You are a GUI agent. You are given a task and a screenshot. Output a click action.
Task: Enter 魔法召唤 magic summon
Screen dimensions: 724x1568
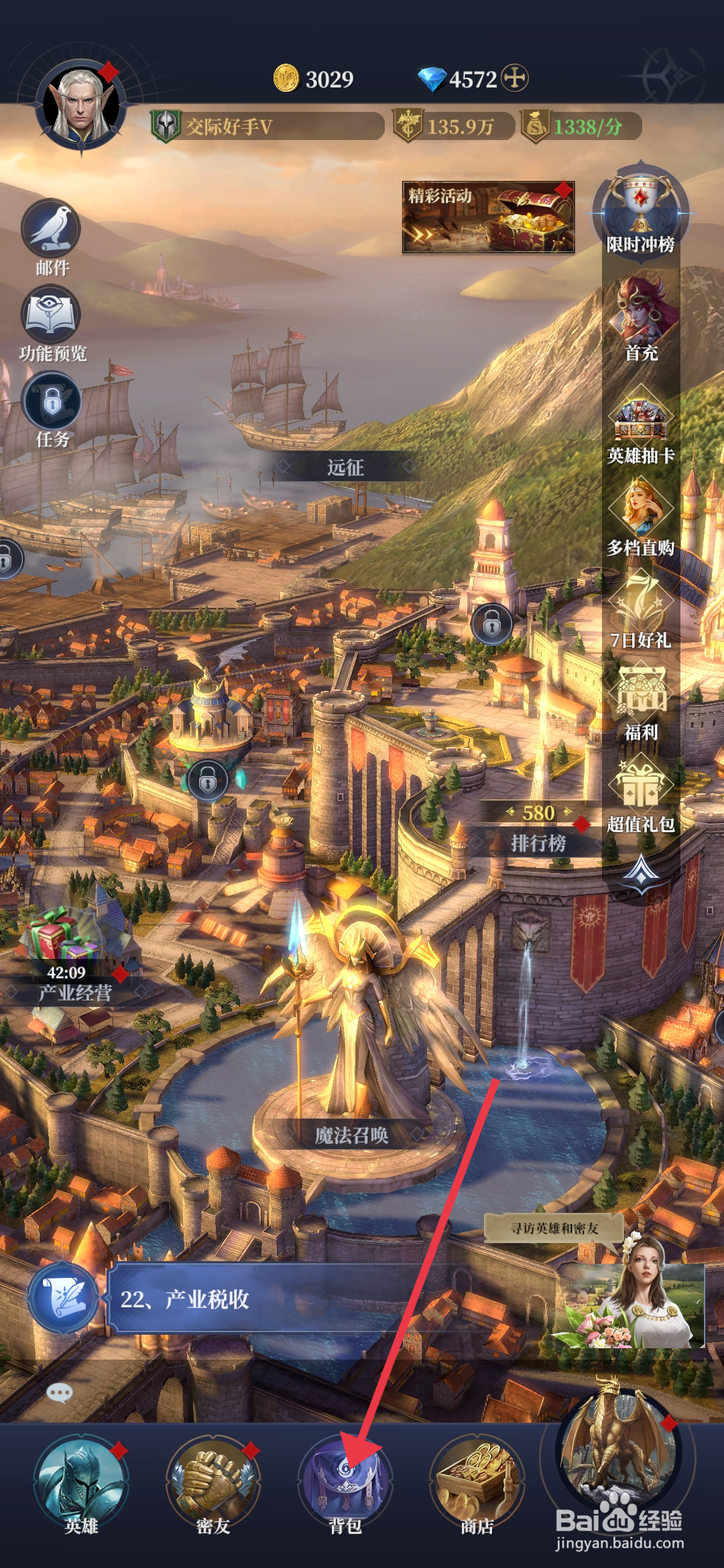coord(351,1134)
